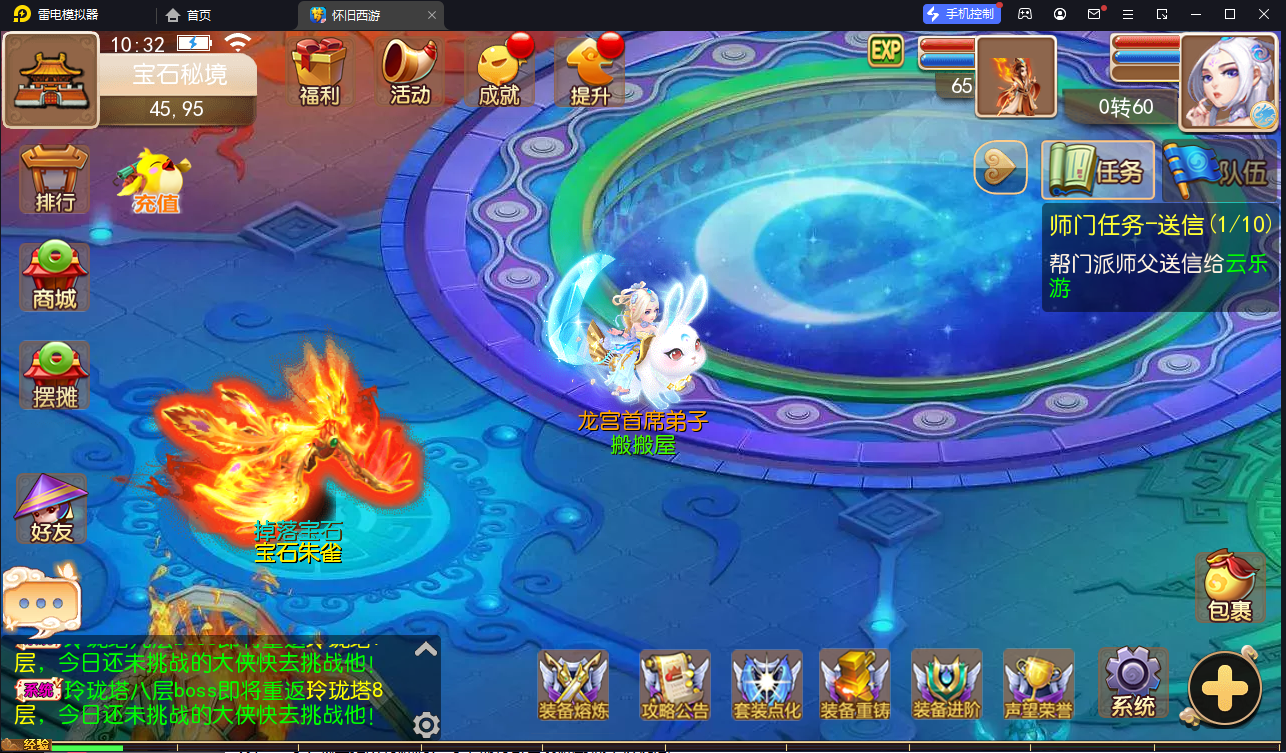This screenshot has width=1286, height=753.
Task: Collapse the right-side panels with the swirl arrow
Action: point(999,168)
